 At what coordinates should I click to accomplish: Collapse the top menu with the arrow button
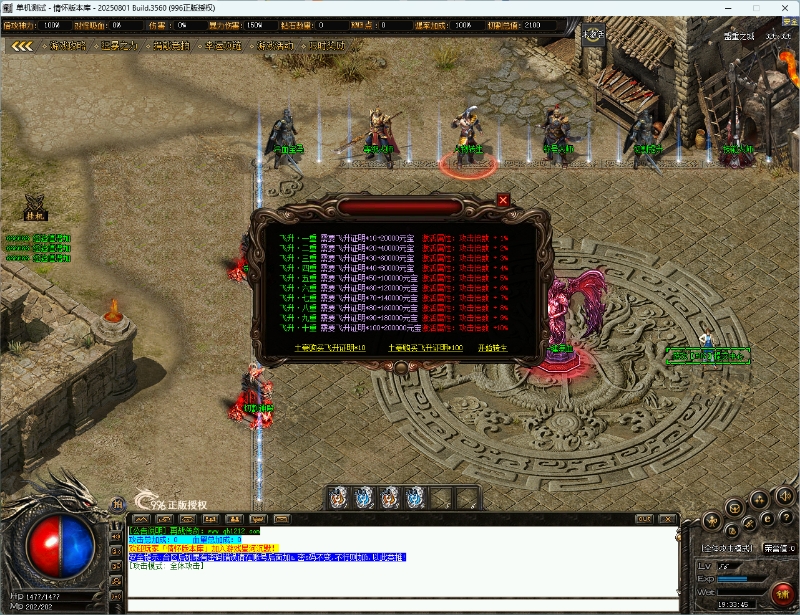point(22,46)
